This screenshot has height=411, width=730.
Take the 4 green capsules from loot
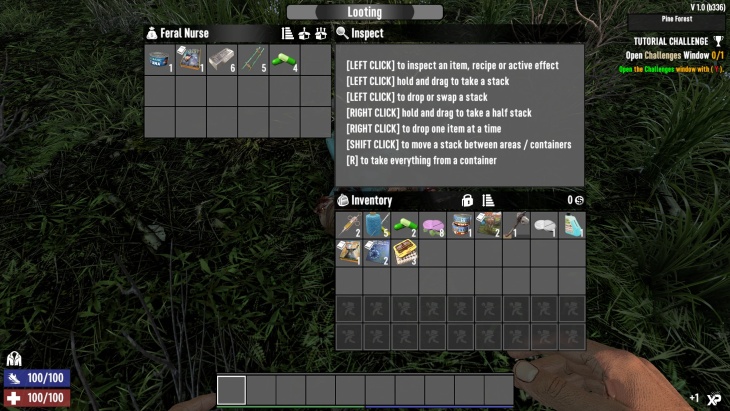tap(284, 60)
